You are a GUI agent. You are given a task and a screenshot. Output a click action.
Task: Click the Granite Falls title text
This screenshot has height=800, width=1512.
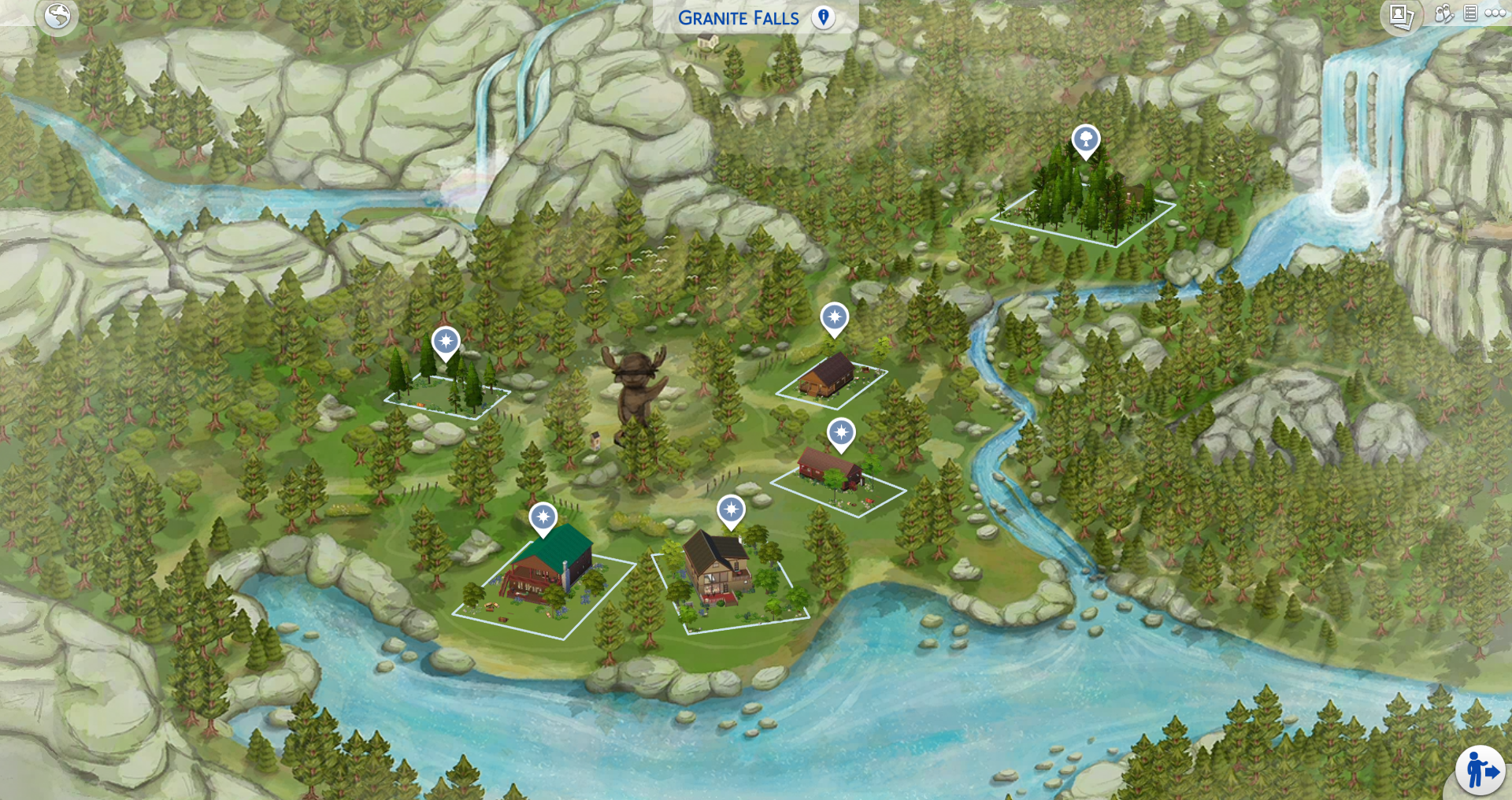click(740, 17)
